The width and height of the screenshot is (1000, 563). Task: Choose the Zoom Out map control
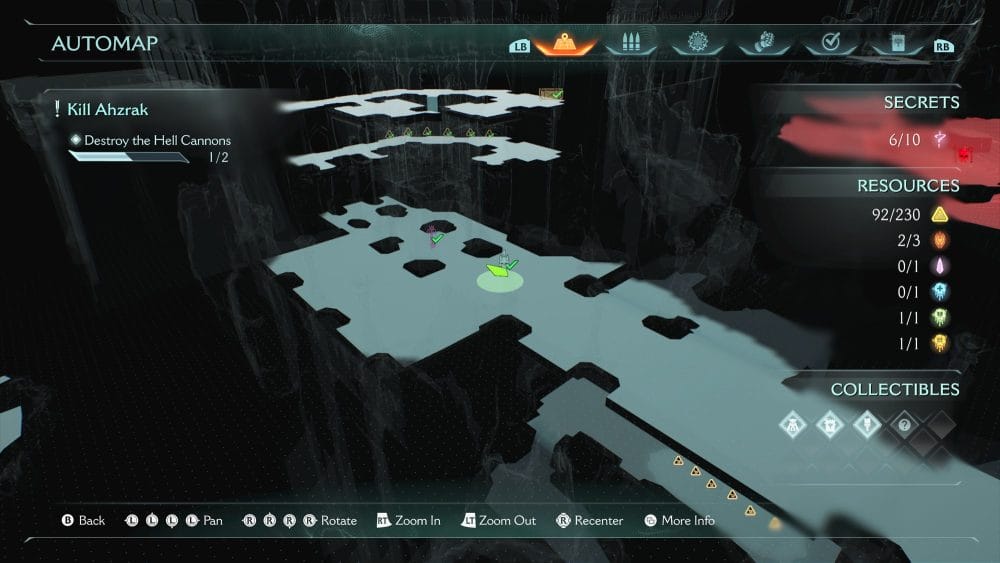[498, 520]
